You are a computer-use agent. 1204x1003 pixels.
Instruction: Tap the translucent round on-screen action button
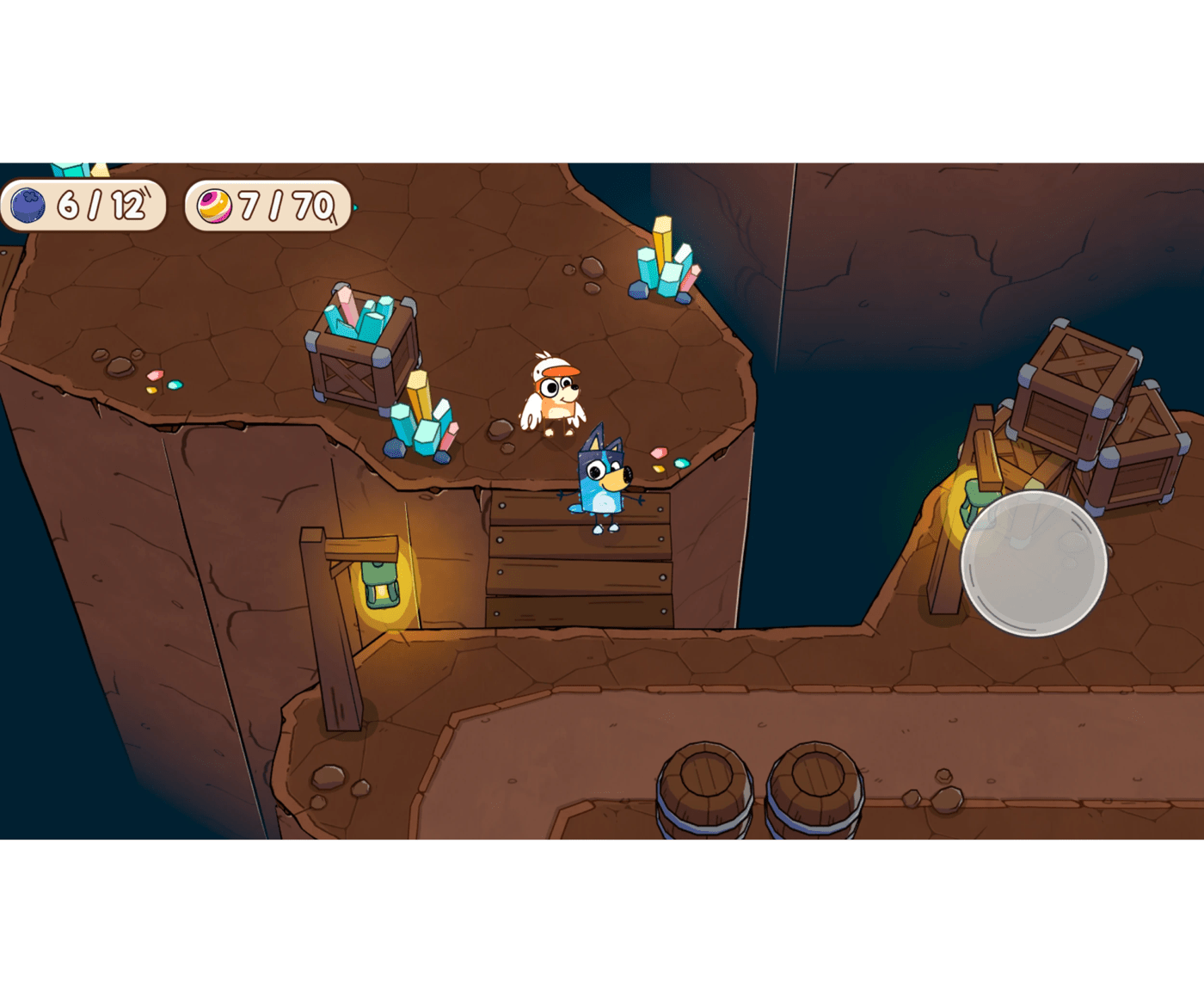(1033, 563)
